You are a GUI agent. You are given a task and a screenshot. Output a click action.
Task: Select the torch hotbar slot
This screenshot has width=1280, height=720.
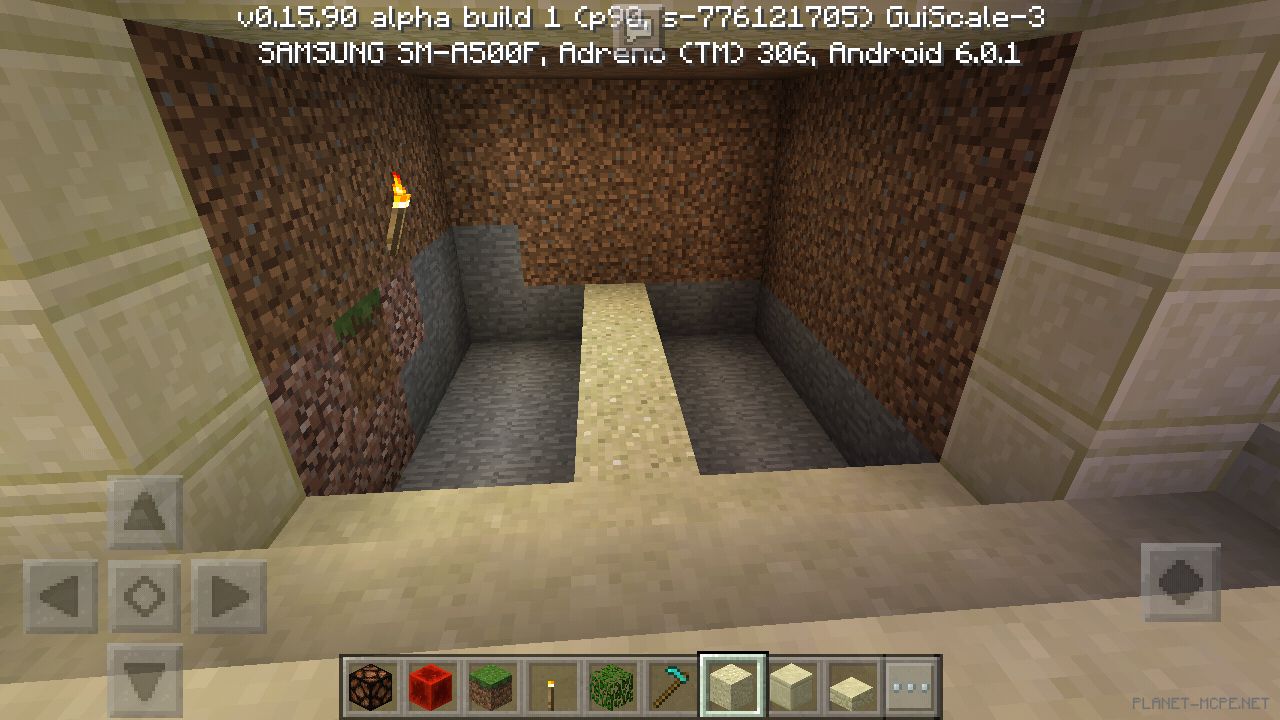pos(551,687)
